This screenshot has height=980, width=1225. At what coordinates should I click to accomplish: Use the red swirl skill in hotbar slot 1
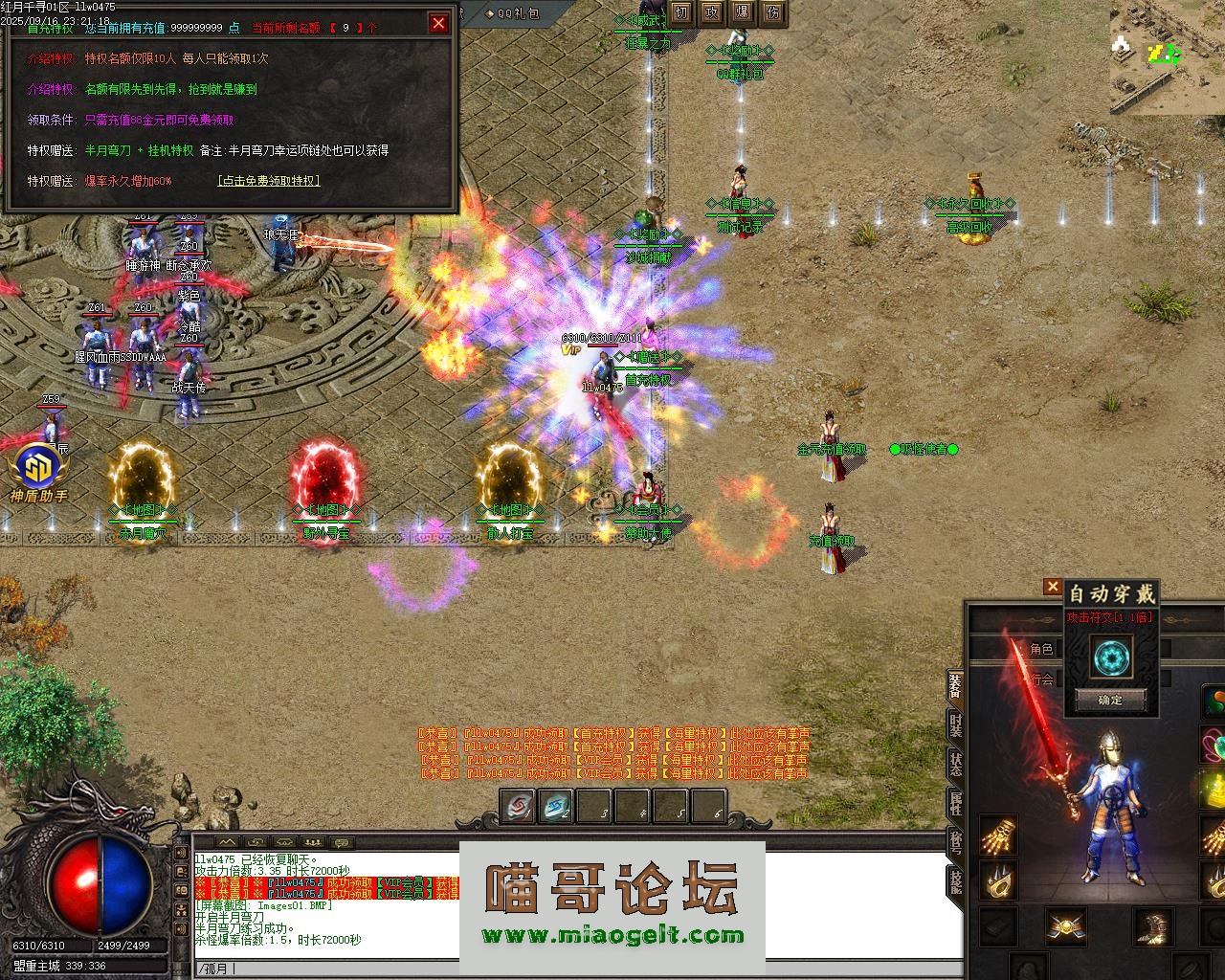(x=518, y=808)
